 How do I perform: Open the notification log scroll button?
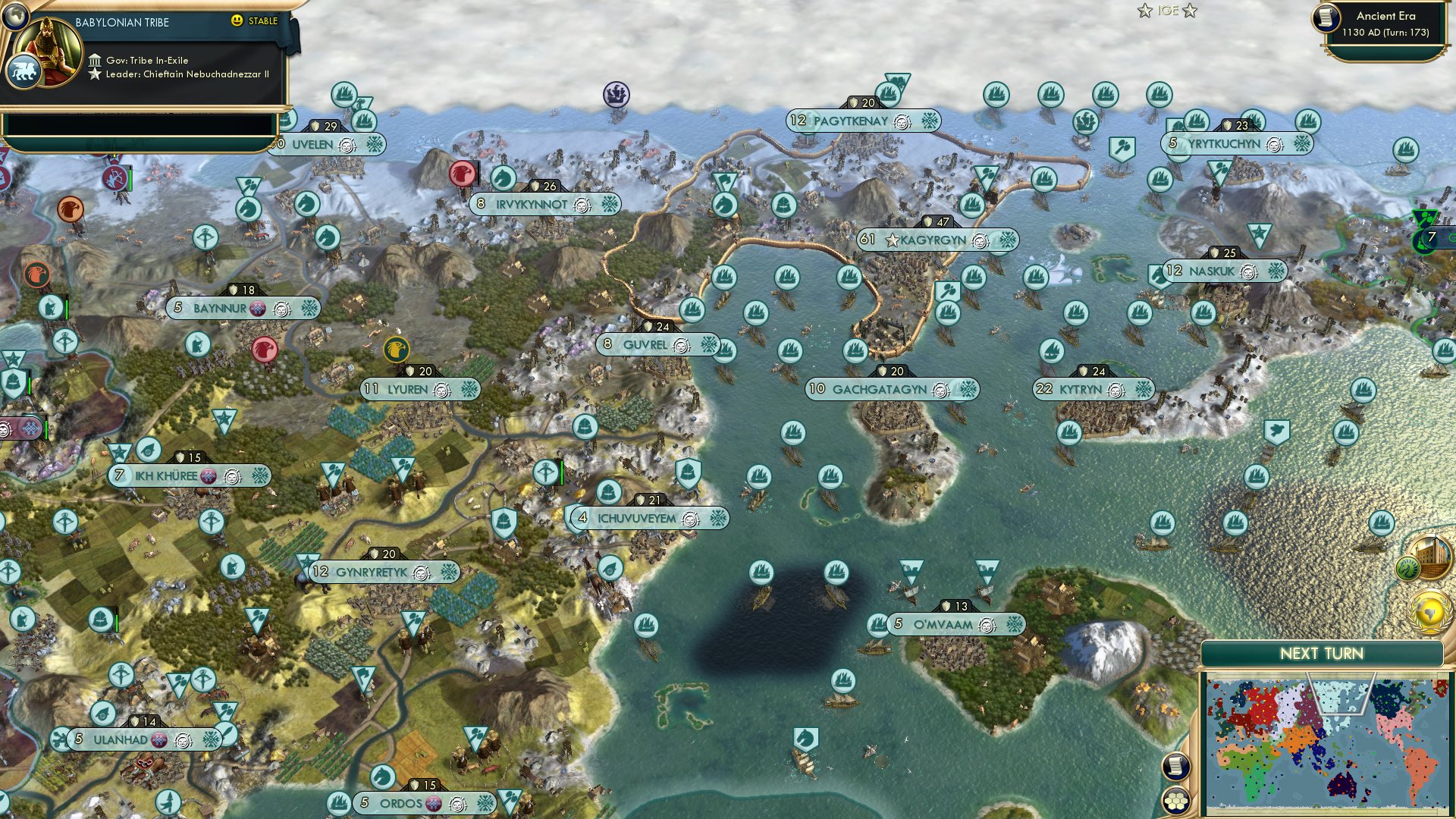pyautogui.click(x=1175, y=766)
